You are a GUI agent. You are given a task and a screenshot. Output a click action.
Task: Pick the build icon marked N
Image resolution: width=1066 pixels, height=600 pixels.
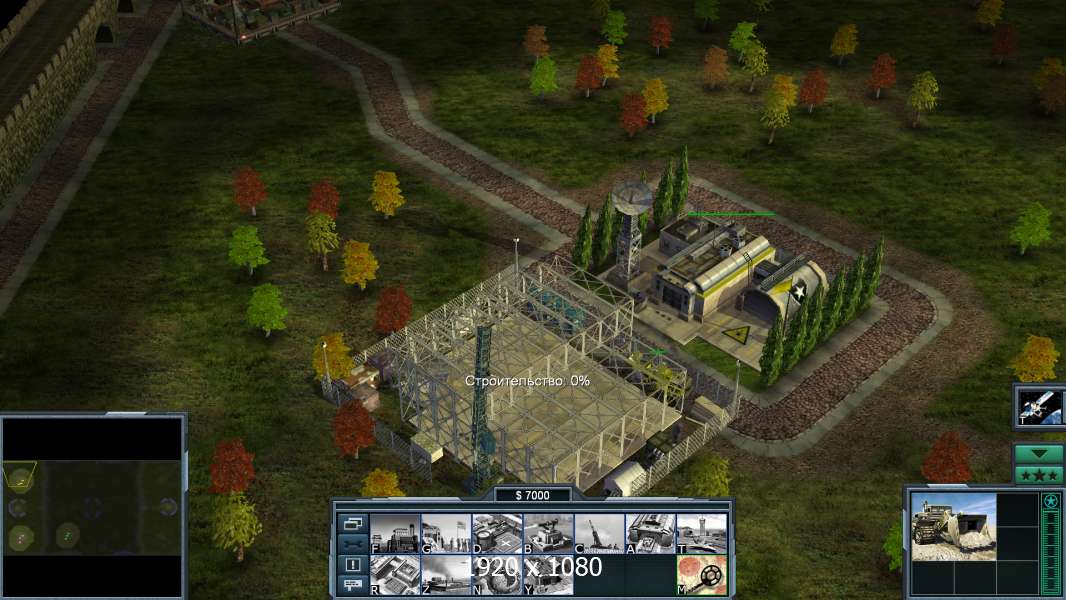[497, 575]
